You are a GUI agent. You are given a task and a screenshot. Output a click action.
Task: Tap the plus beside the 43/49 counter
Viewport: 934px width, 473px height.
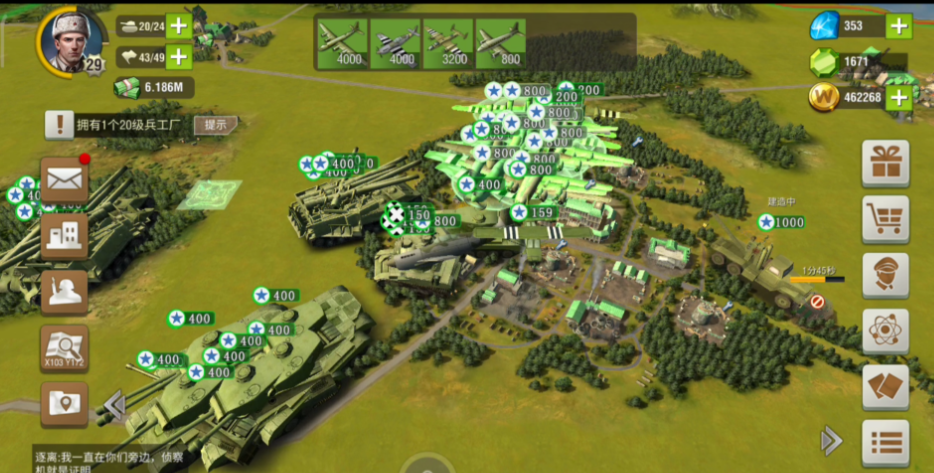[179, 57]
